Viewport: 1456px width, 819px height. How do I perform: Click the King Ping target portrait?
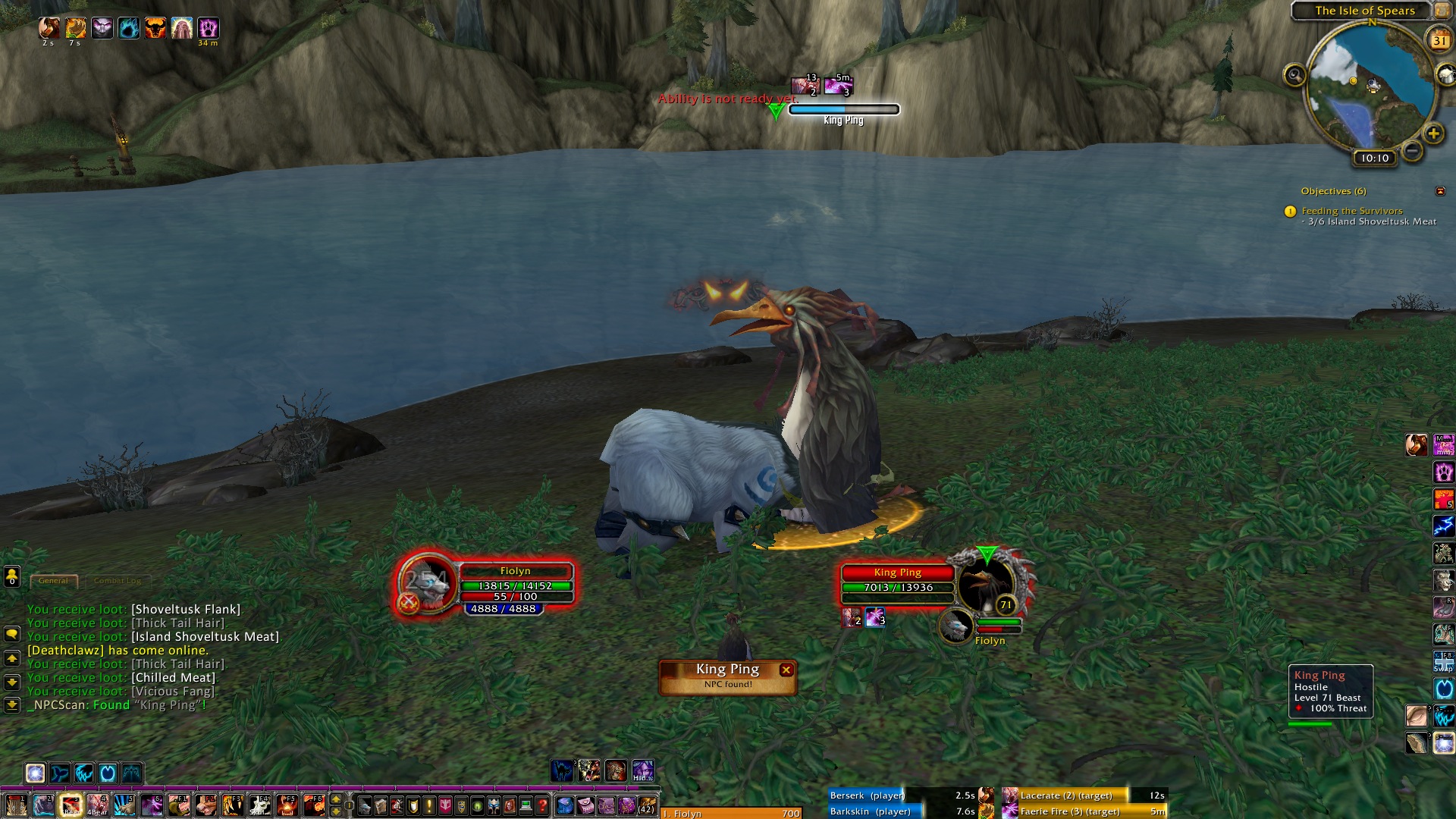click(x=985, y=585)
